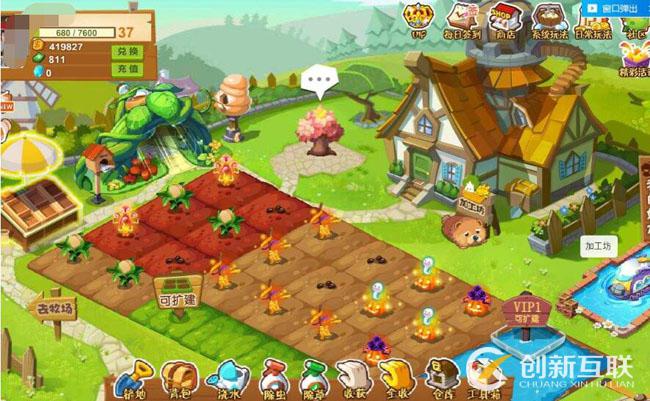Select the red pest spray (除虫)
The image size is (650, 401).
pos(270,379)
